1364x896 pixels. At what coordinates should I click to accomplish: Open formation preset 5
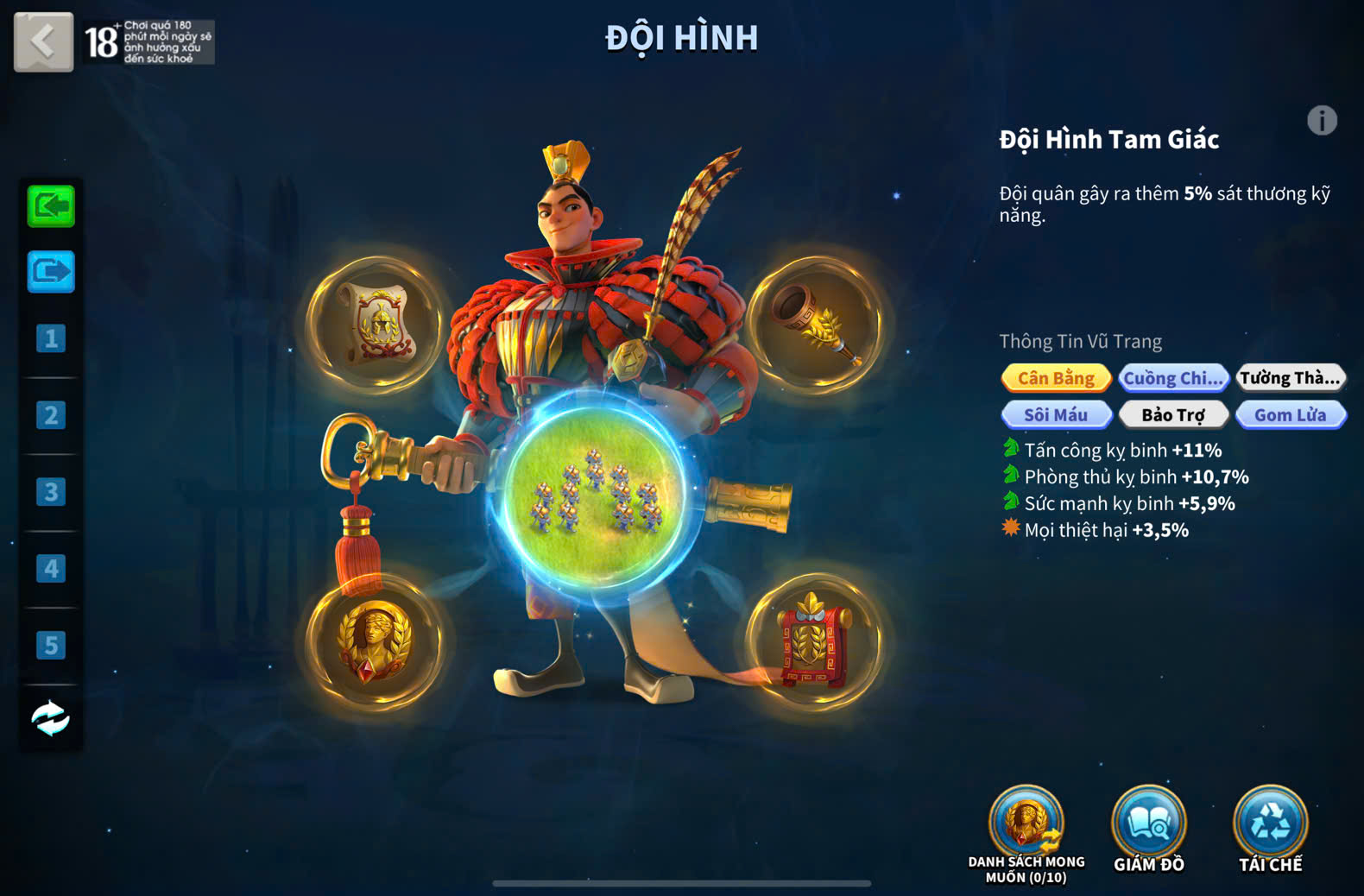tap(51, 645)
